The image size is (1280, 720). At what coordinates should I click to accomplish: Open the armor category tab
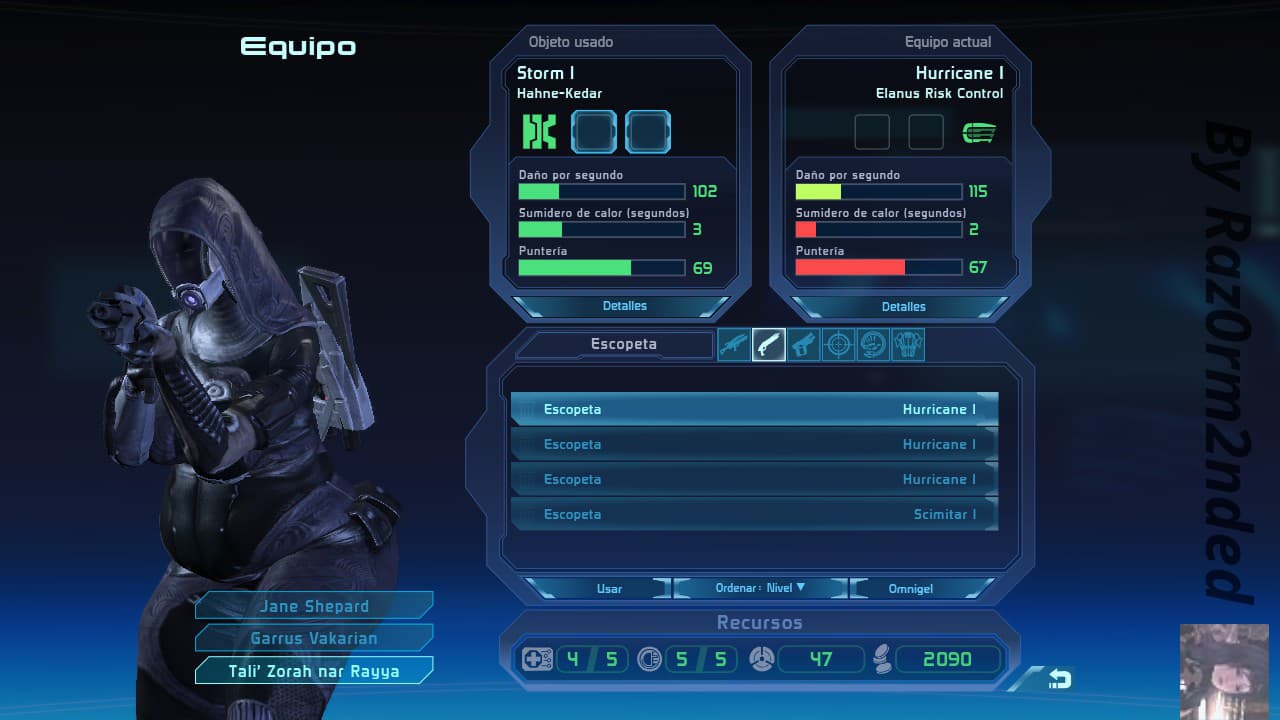[908, 345]
